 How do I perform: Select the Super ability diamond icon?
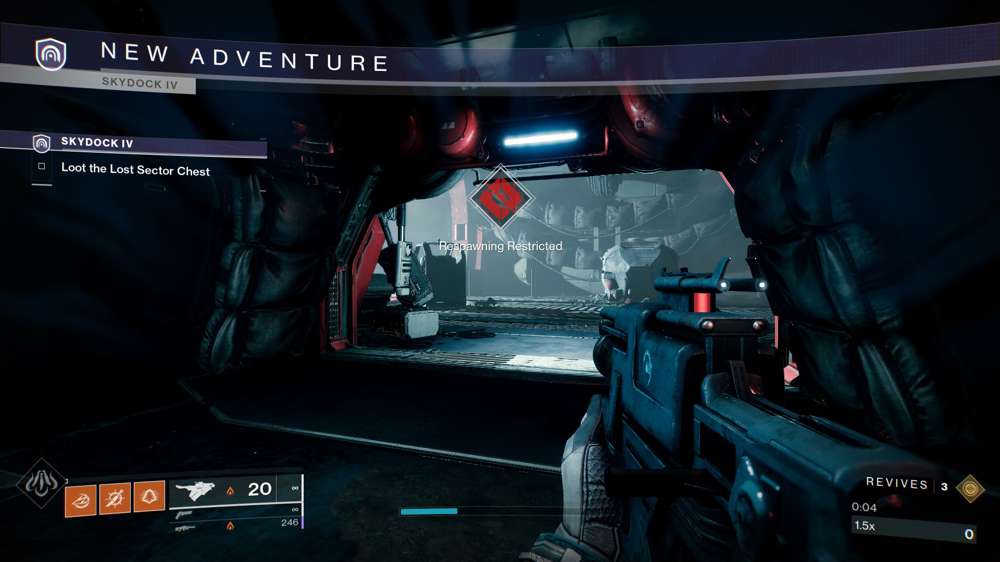40,484
